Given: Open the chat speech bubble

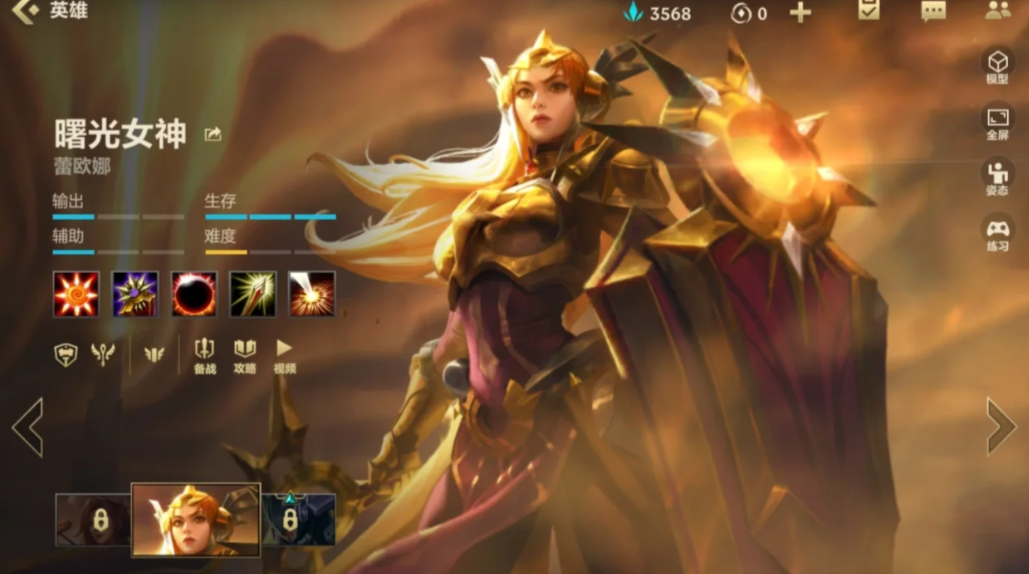Looking at the screenshot, I should coord(933,12).
